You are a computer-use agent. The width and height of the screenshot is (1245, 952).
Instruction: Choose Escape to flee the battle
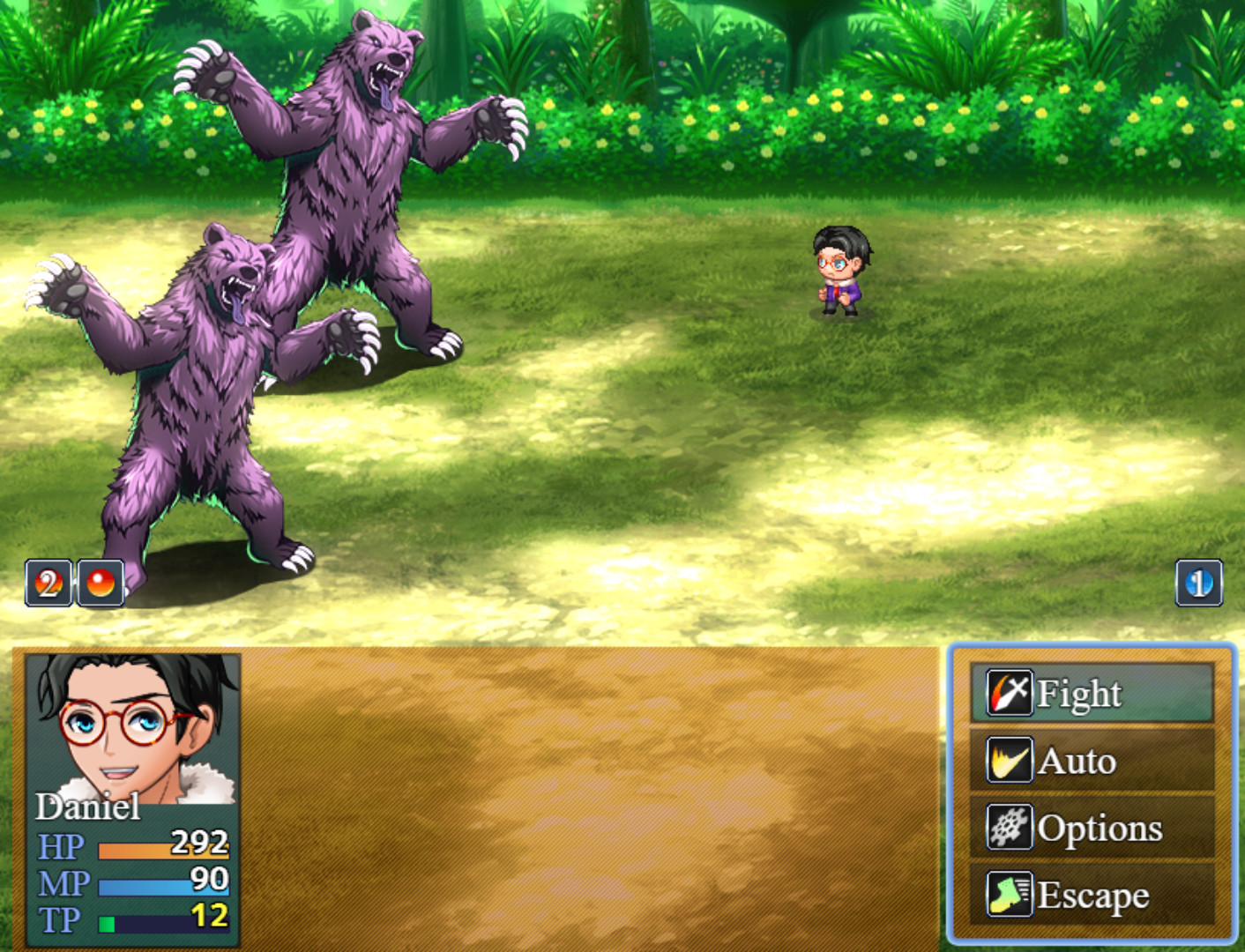click(1093, 894)
